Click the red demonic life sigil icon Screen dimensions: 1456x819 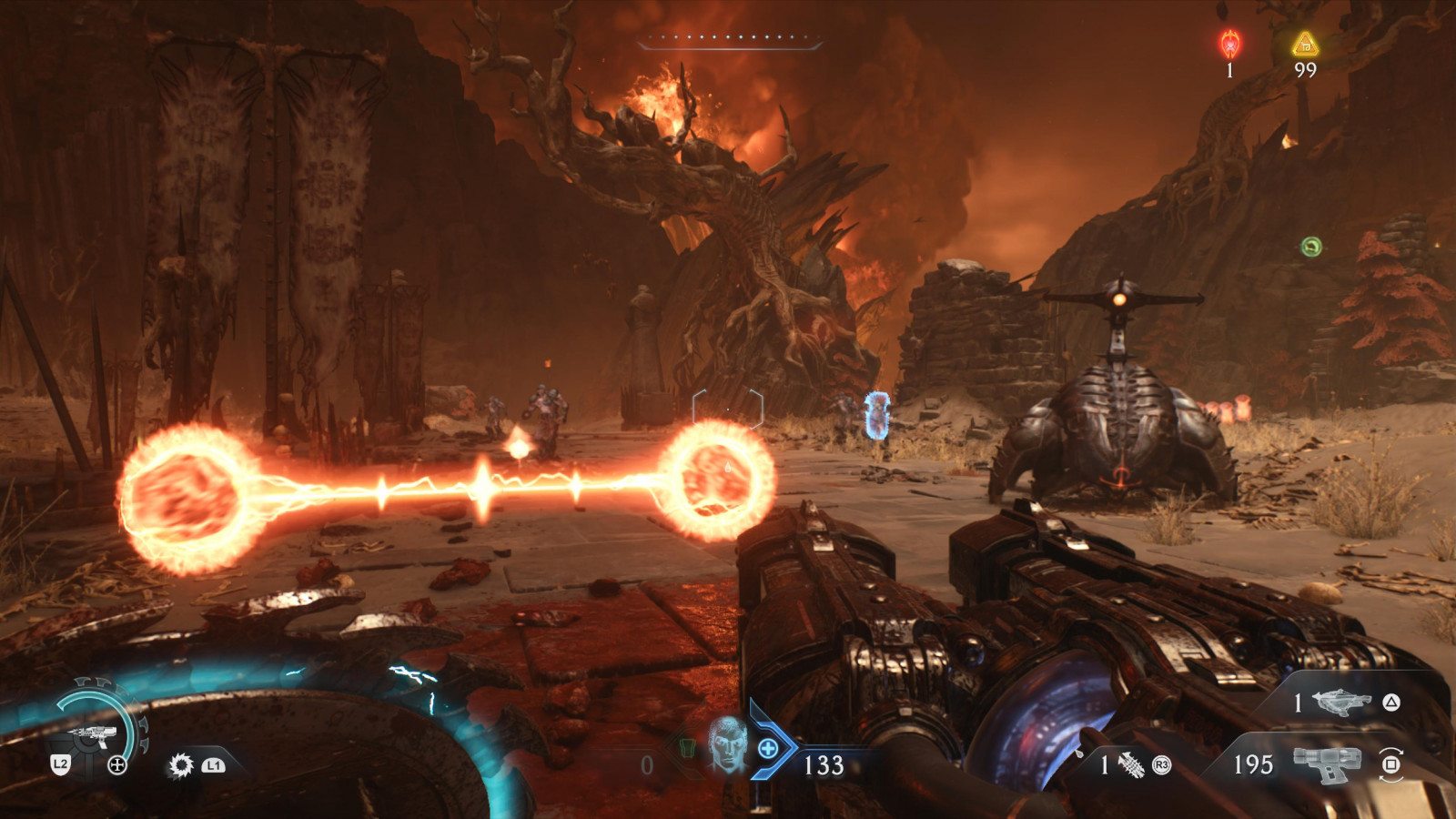click(x=1230, y=43)
